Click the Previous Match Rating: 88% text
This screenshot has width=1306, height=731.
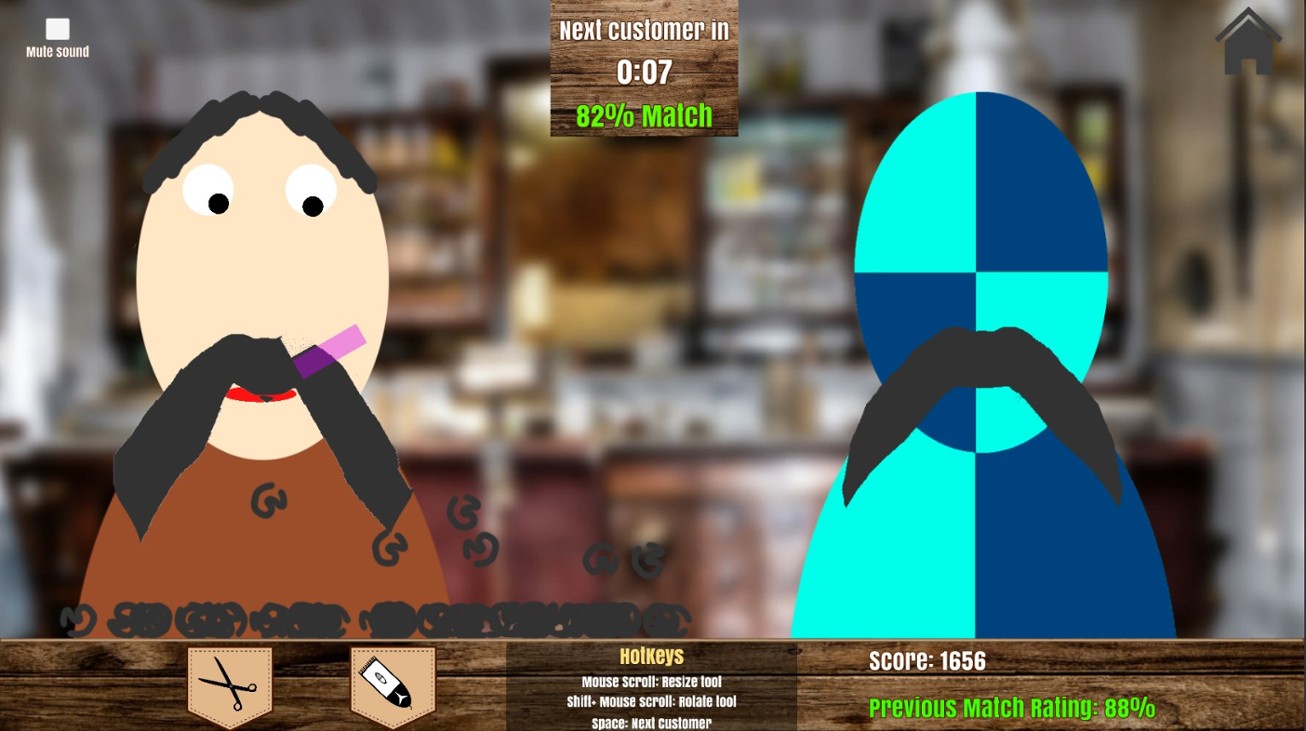[1010, 707]
